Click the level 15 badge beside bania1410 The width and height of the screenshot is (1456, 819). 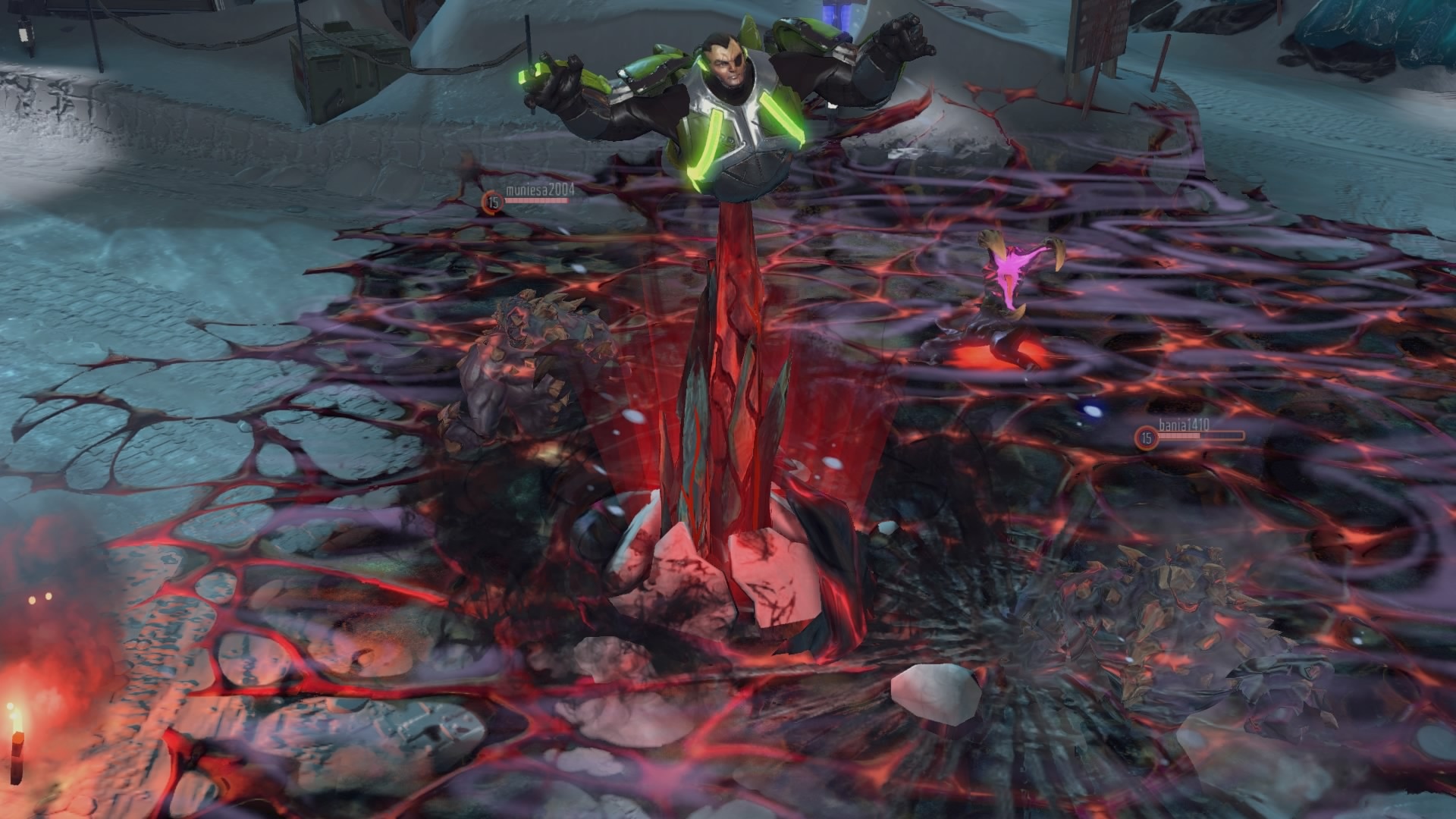pyautogui.click(x=1145, y=437)
